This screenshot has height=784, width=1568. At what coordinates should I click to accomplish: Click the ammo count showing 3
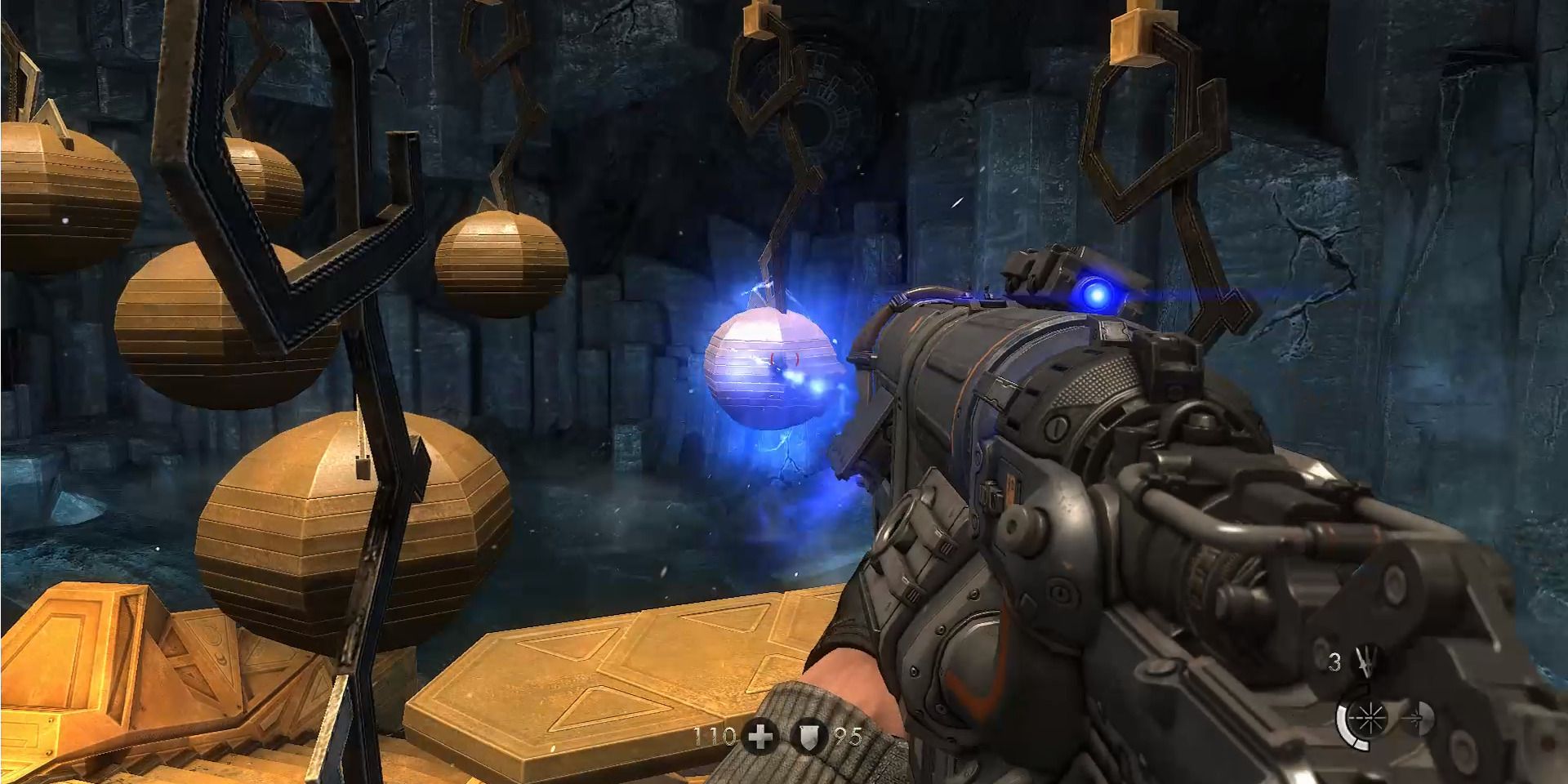coord(1335,661)
